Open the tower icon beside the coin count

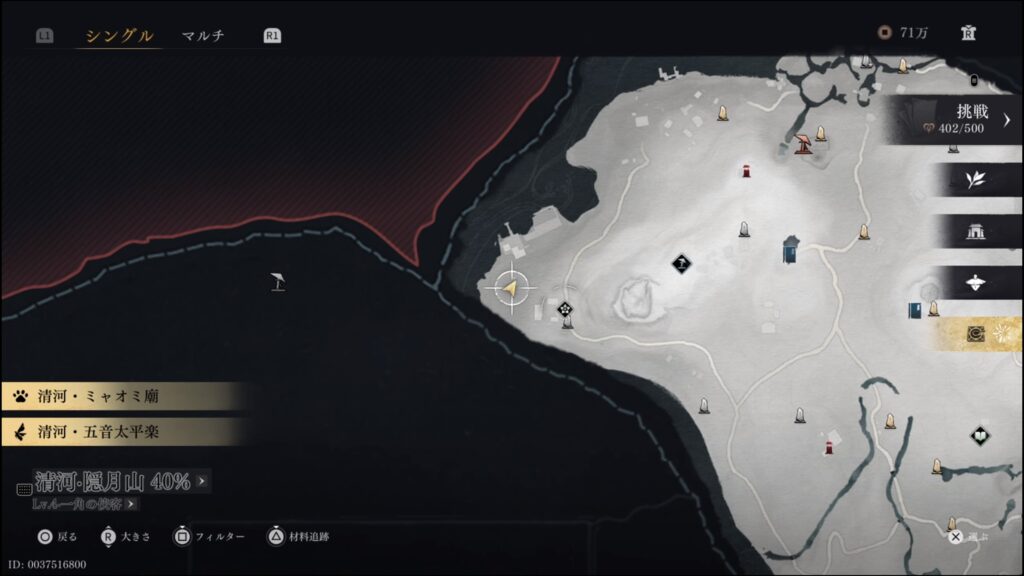(968, 33)
